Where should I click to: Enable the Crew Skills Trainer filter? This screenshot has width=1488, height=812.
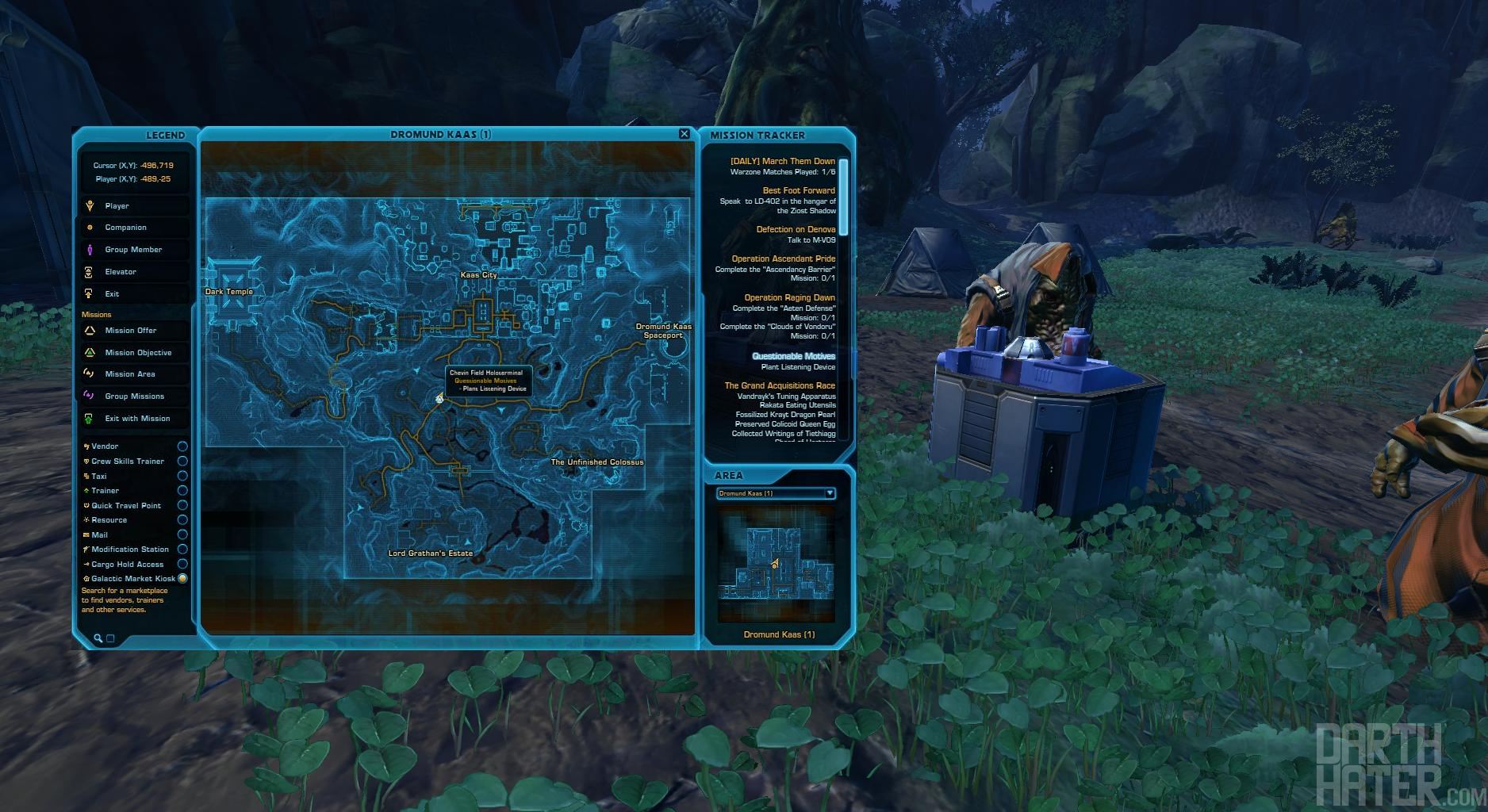182,462
